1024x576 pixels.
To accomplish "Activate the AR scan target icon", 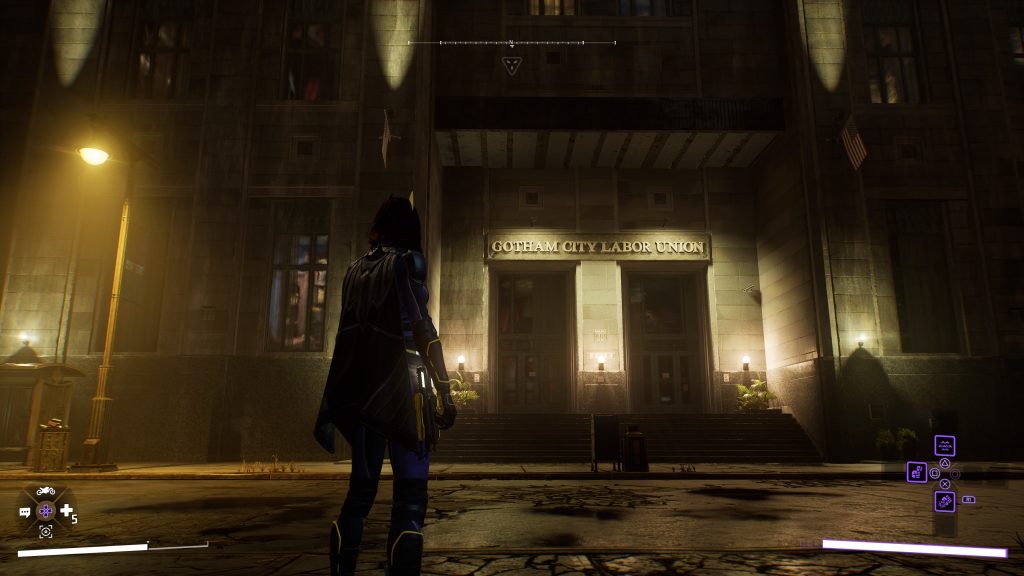I will click(x=45, y=532).
